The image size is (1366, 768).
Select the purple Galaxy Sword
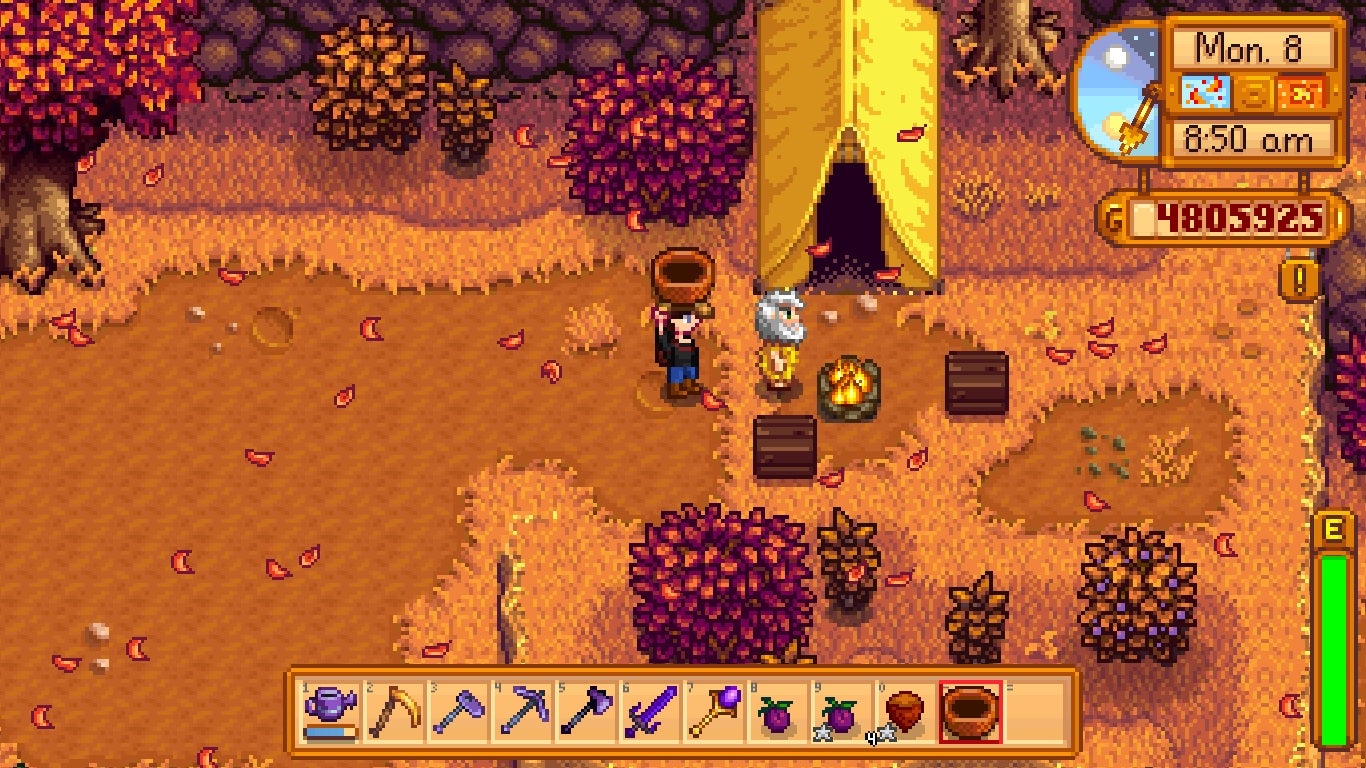650,711
